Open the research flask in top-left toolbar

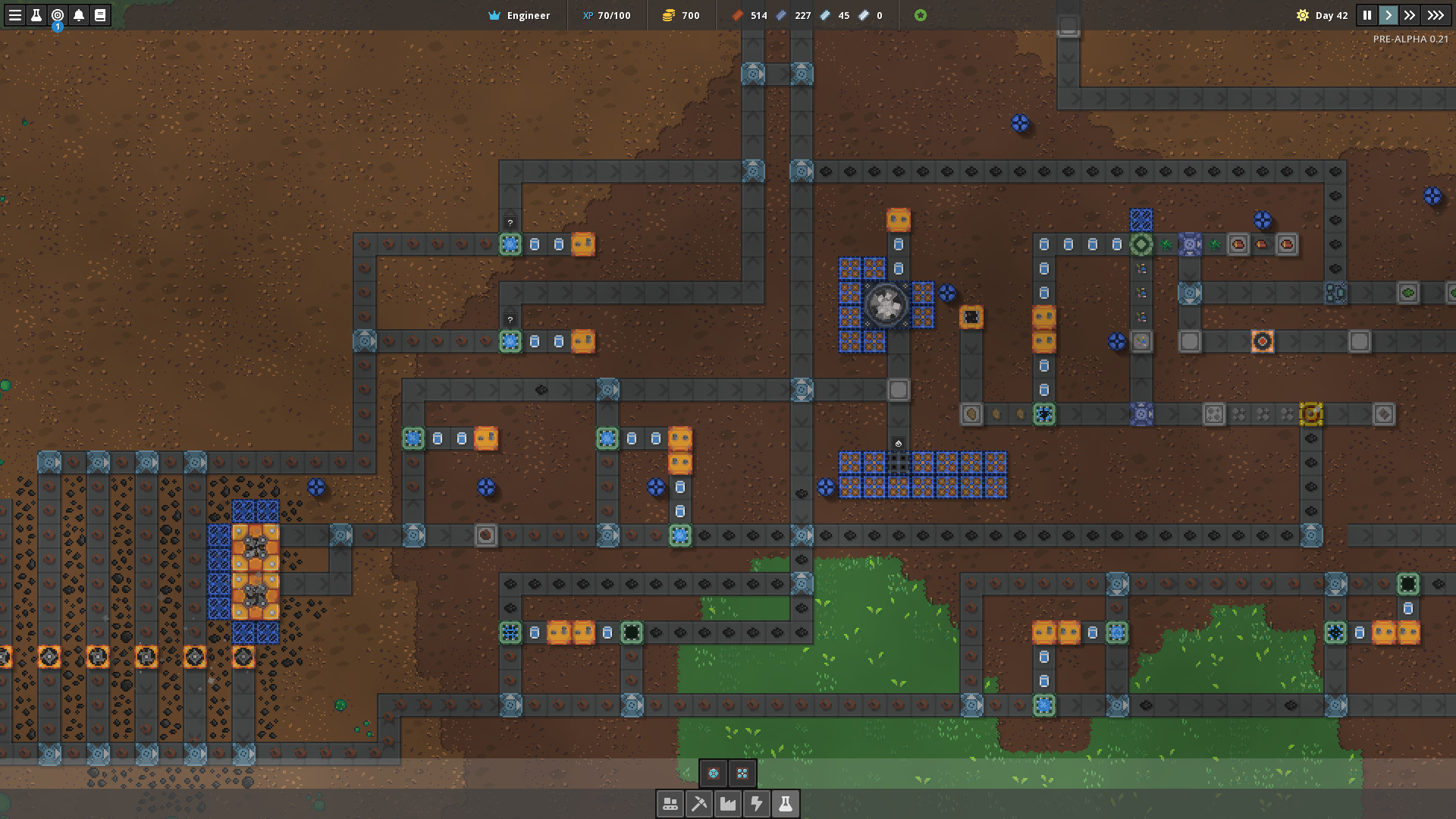36,15
